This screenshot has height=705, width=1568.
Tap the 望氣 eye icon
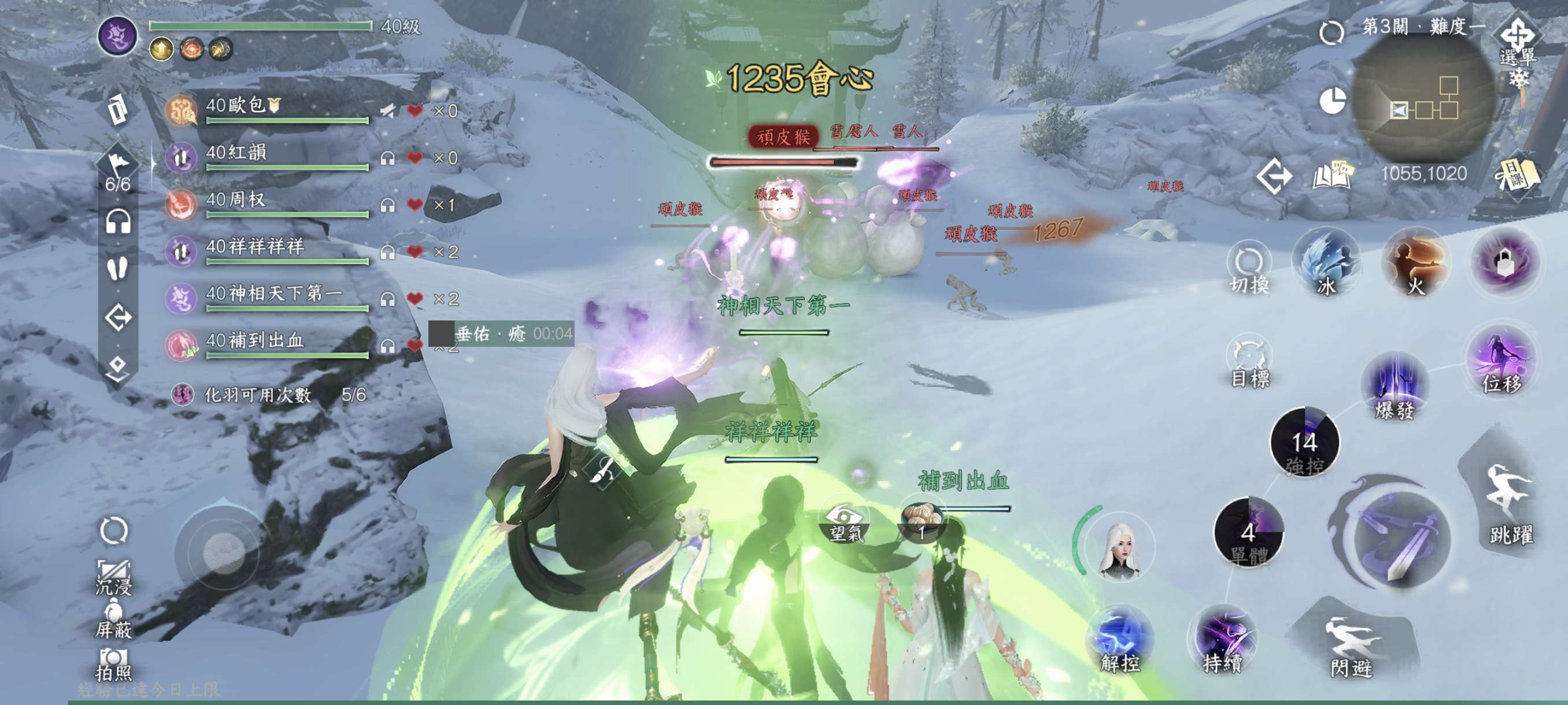845,521
